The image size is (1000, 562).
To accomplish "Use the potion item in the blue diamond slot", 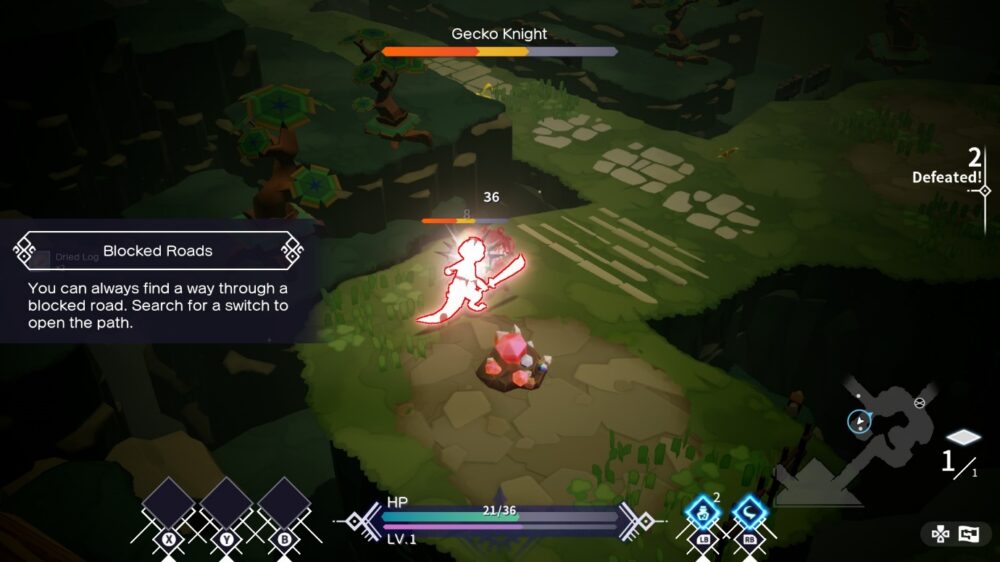I will click(x=703, y=514).
